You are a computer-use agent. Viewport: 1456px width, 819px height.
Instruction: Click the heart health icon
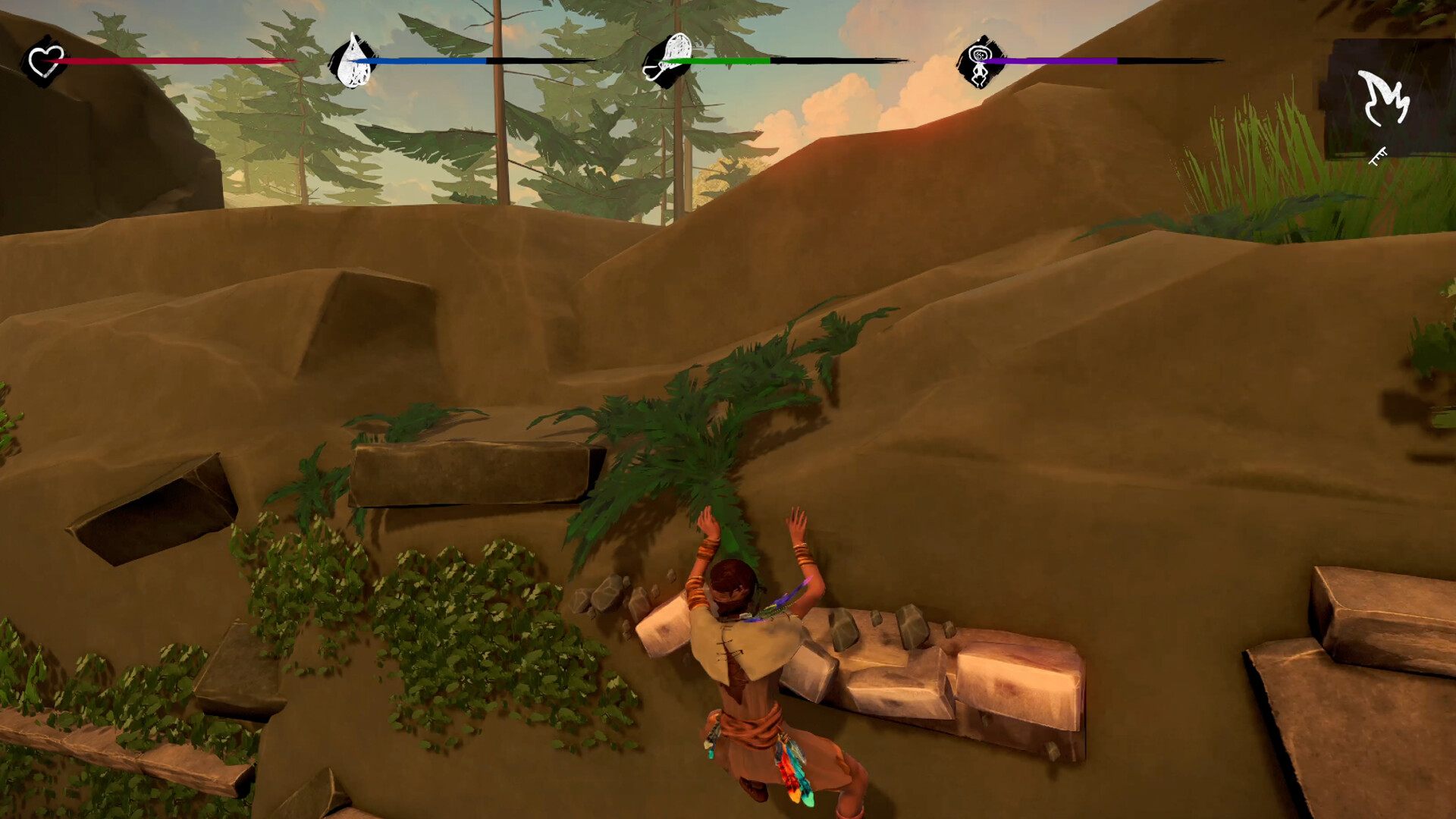coord(45,61)
